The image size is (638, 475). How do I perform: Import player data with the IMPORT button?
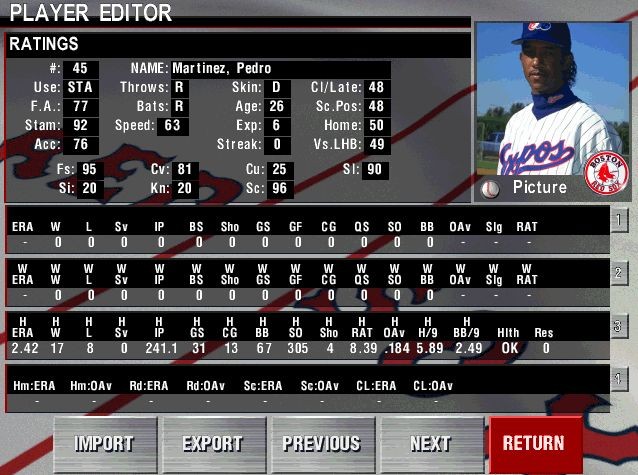[104, 443]
